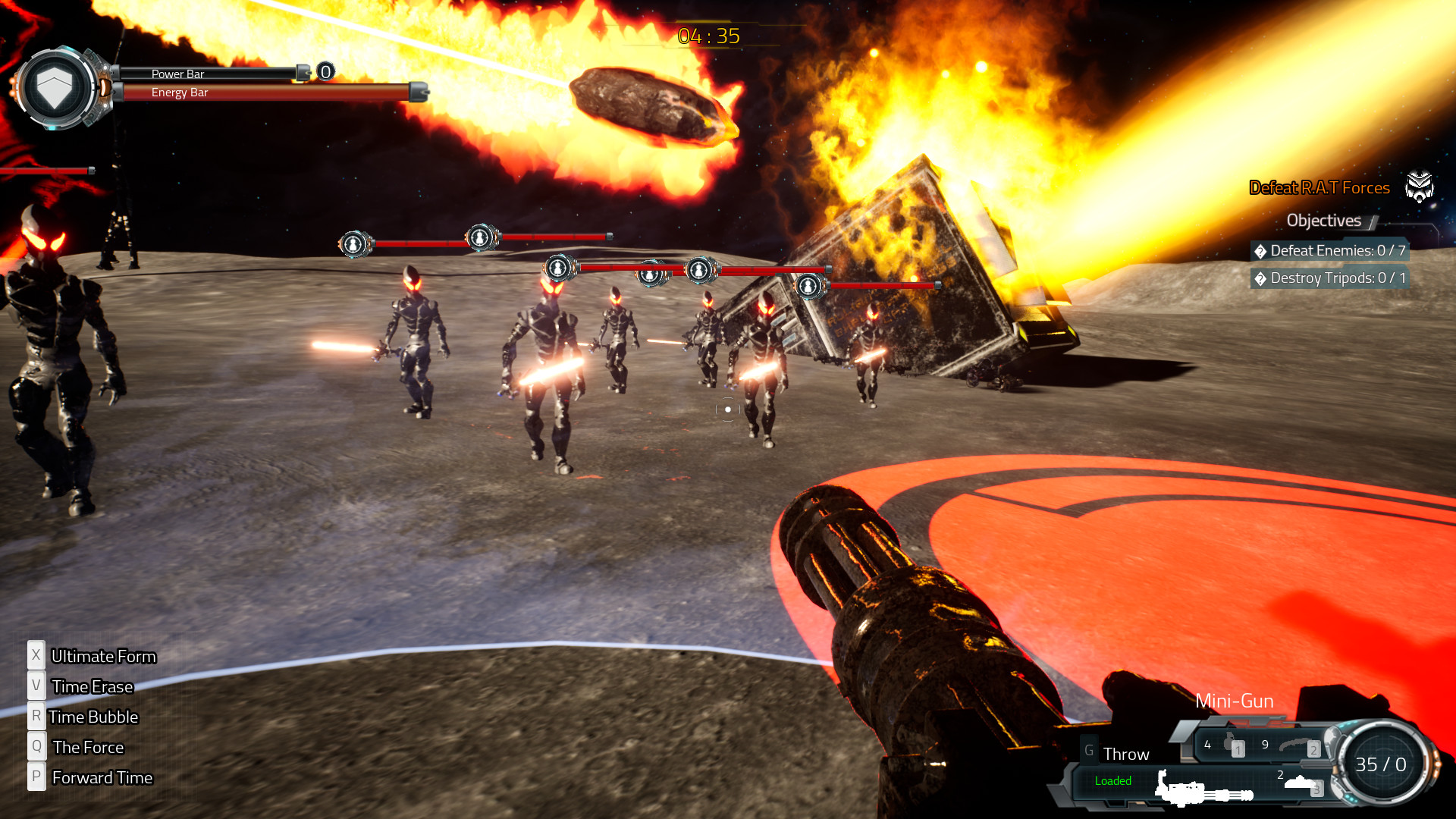The width and height of the screenshot is (1456, 819).
Task: Use The Force ability
Action: click(x=87, y=747)
